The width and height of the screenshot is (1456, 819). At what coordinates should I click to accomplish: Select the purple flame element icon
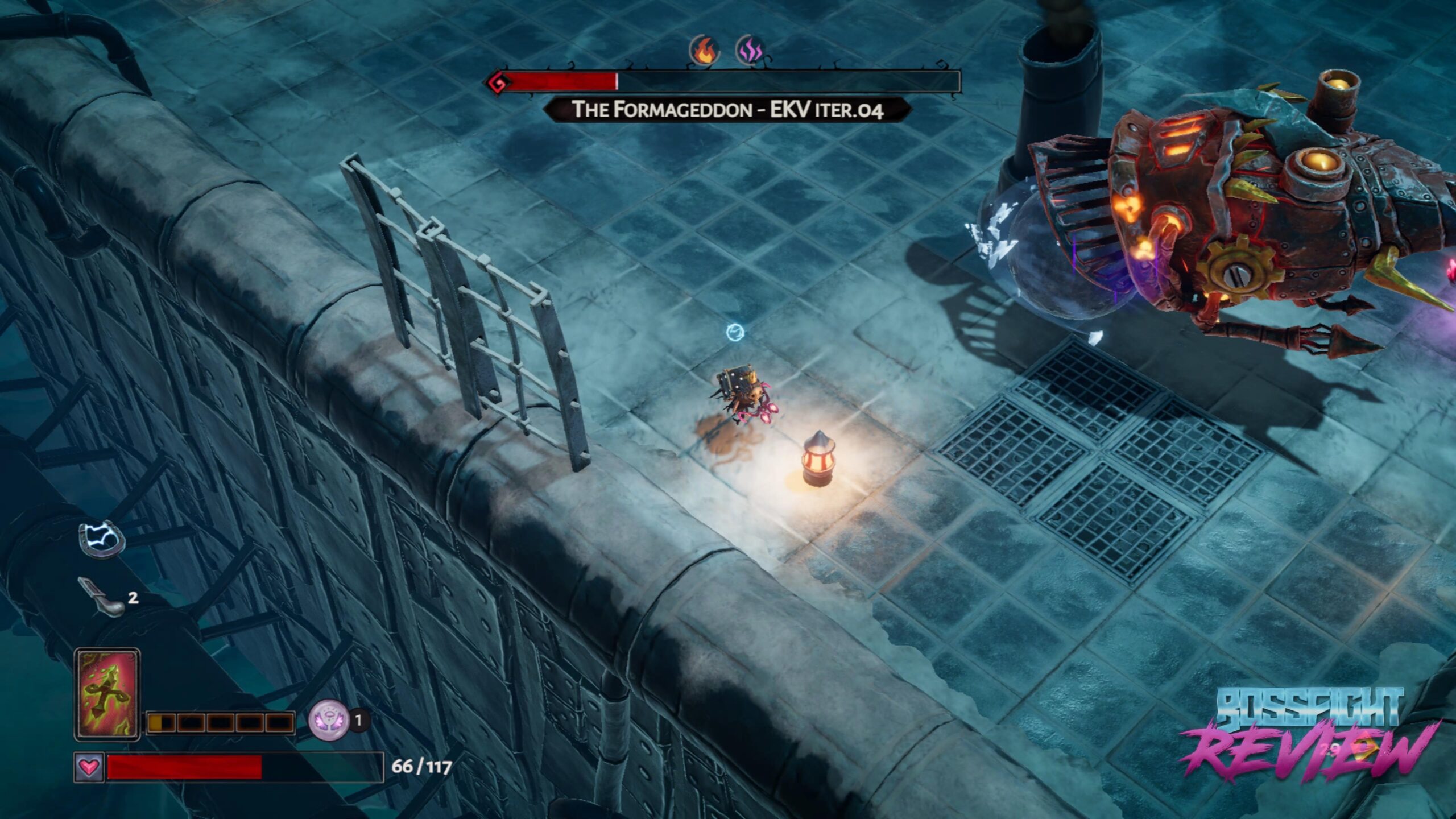coord(751,50)
